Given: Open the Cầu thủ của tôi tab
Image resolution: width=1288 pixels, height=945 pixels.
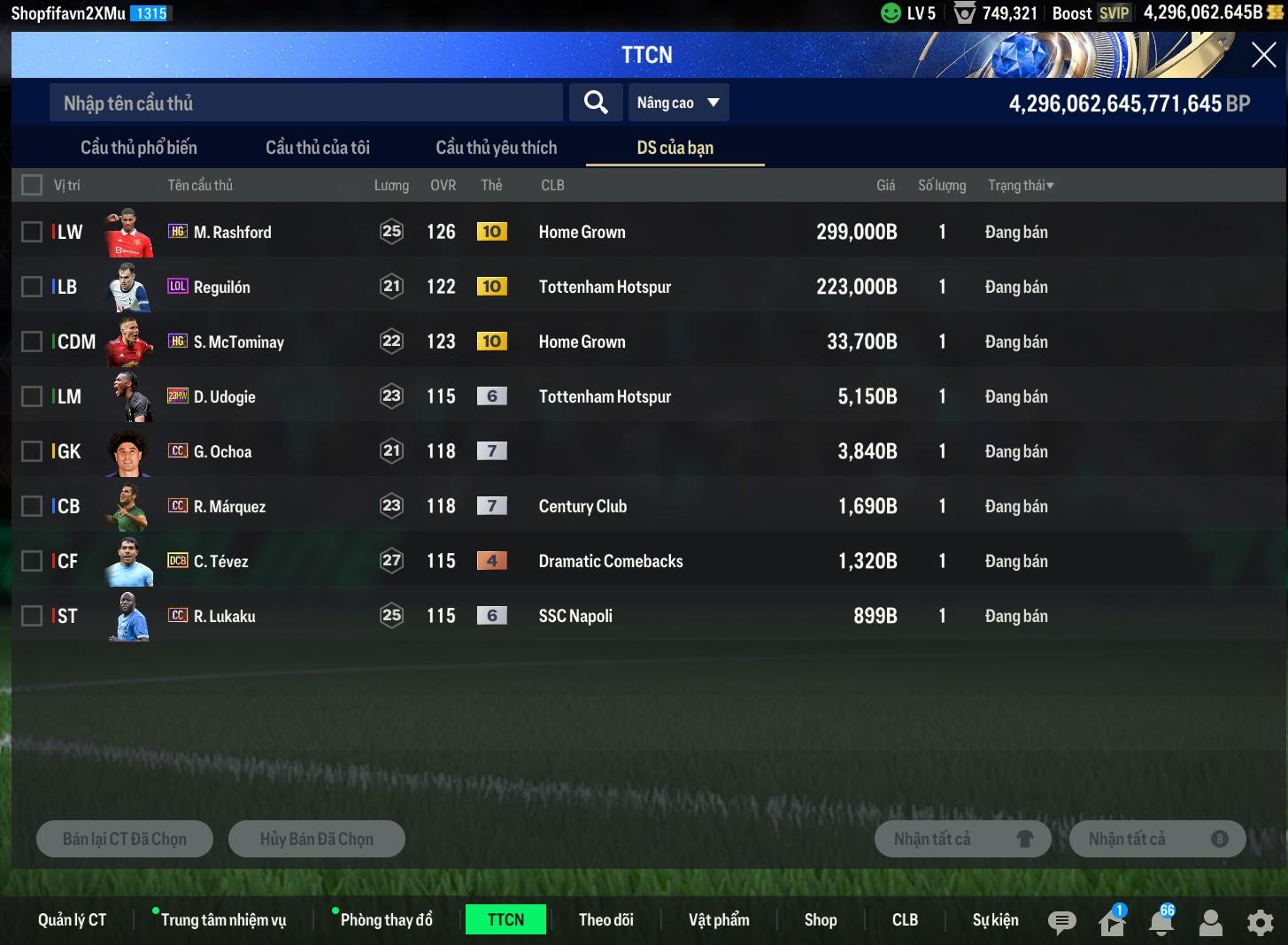Looking at the screenshot, I should pyautogui.click(x=318, y=148).
